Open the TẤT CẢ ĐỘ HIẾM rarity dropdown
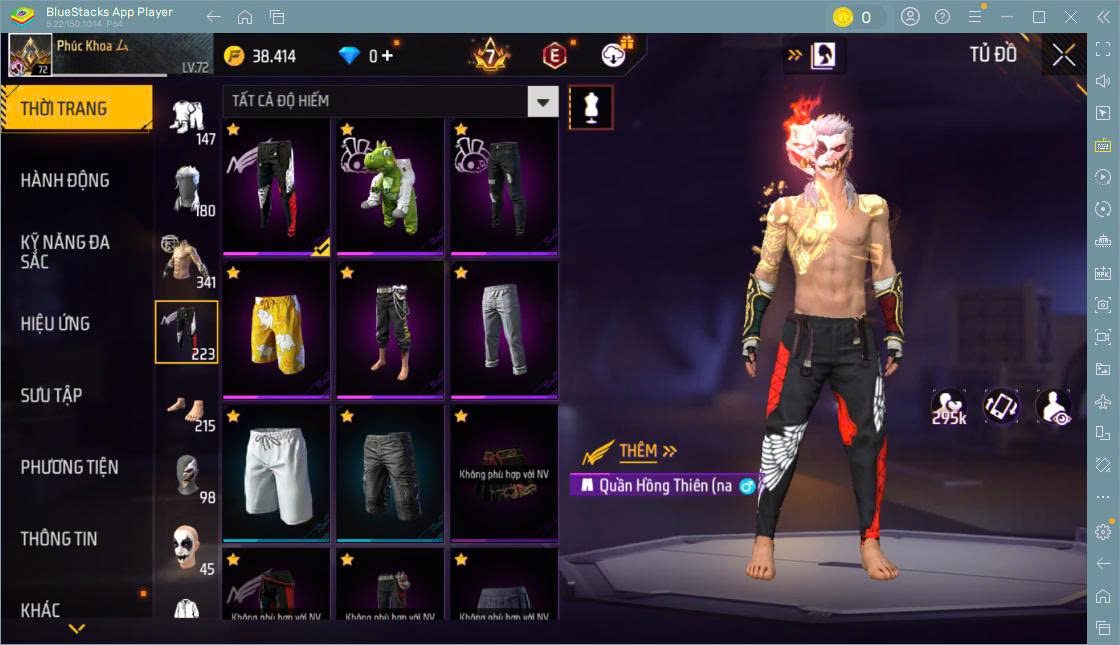 click(x=542, y=101)
